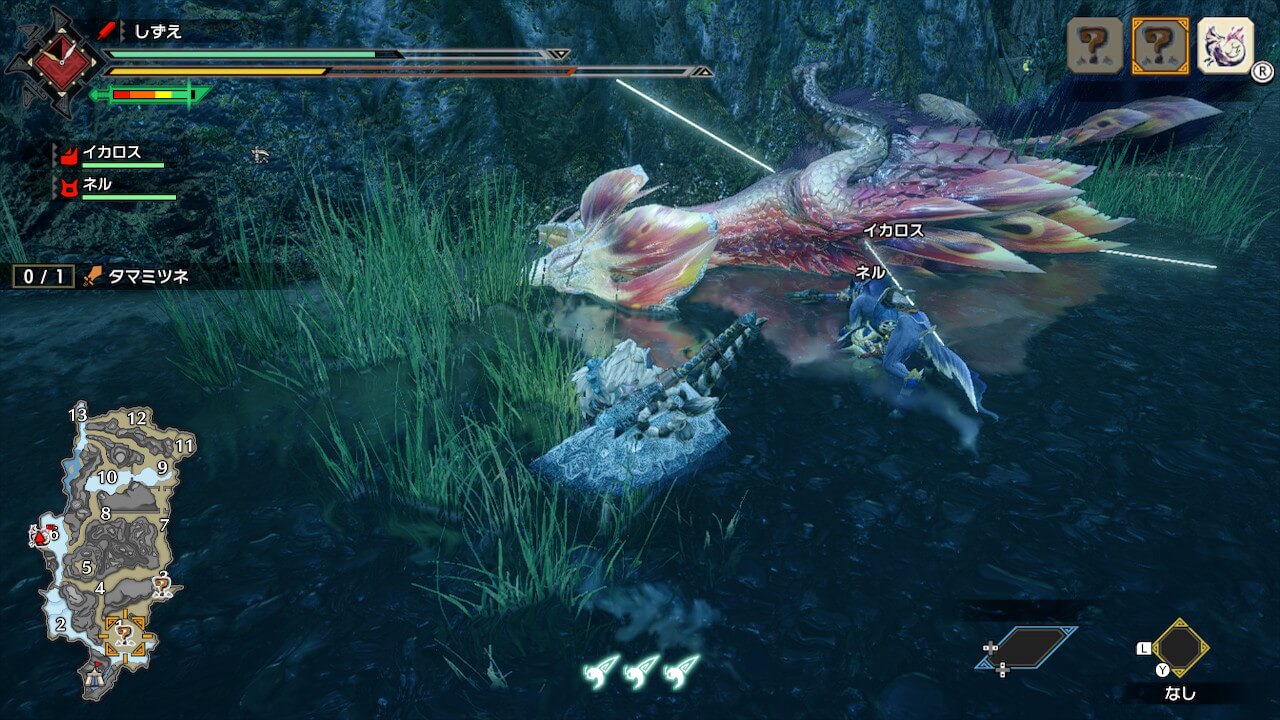Select the red monster marker on minimap
Image resolution: width=1280 pixels, height=720 pixels.
tap(41, 537)
